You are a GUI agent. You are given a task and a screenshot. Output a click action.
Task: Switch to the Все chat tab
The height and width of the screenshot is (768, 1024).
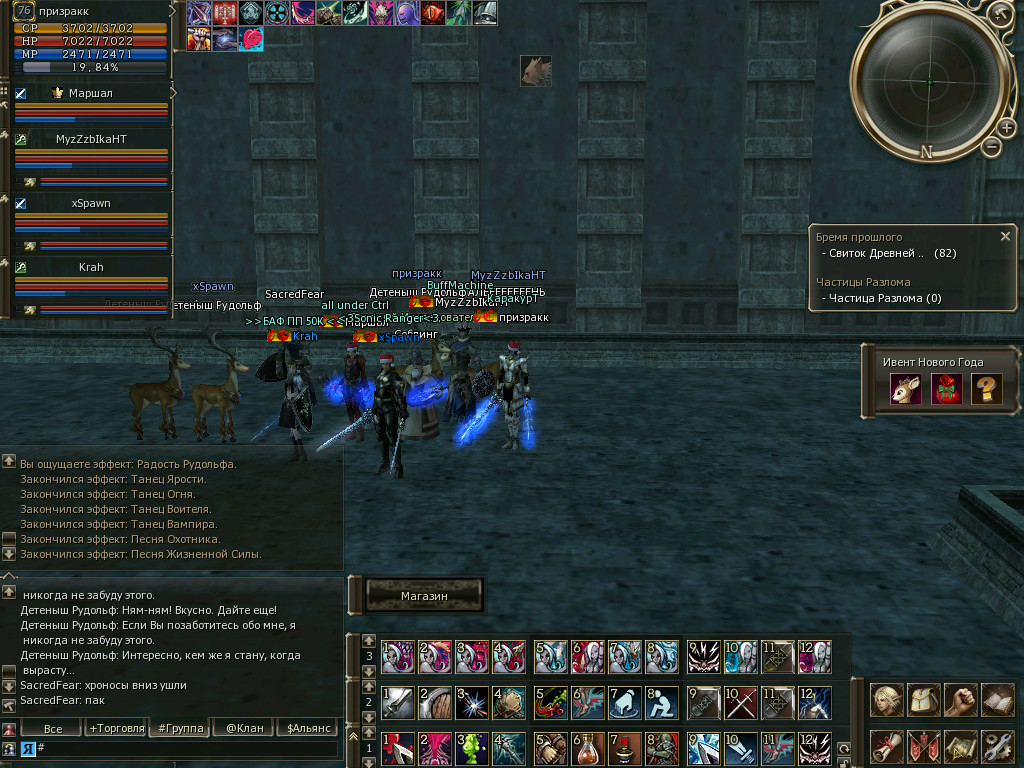(x=52, y=728)
